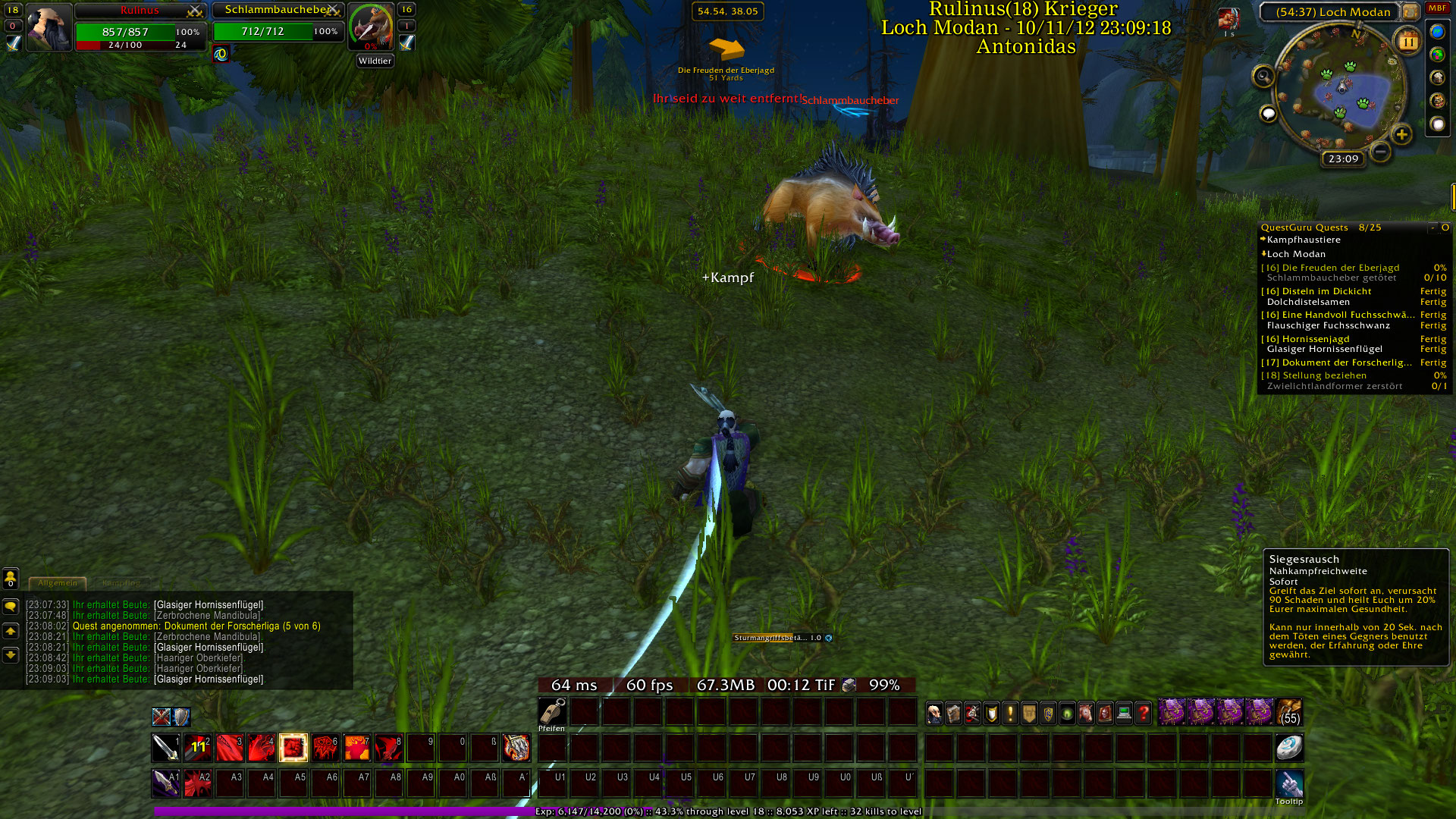
Task: Open the calendar showing day 11
Action: click(1407, 42)
